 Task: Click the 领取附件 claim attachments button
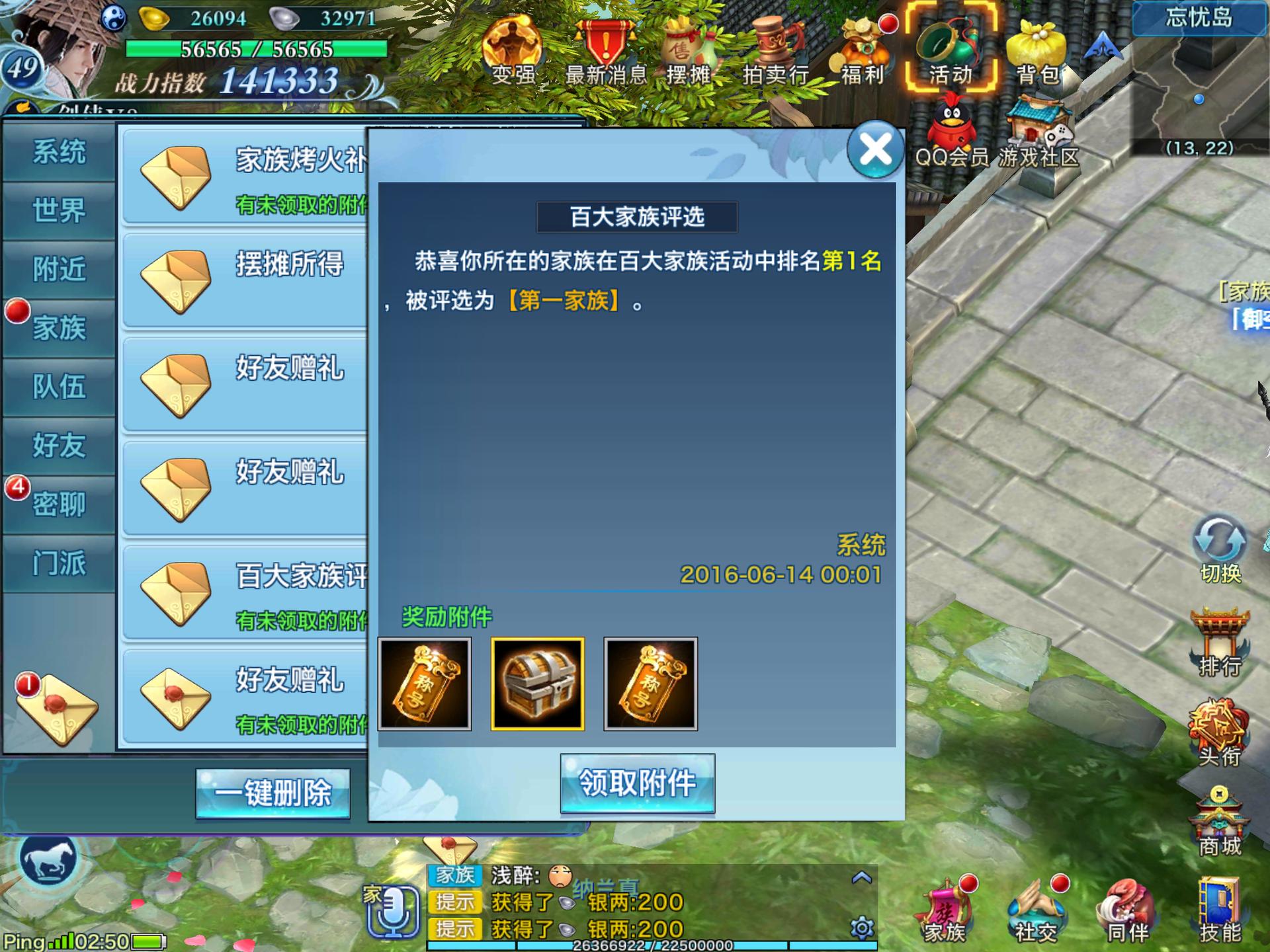pos(636,783)
